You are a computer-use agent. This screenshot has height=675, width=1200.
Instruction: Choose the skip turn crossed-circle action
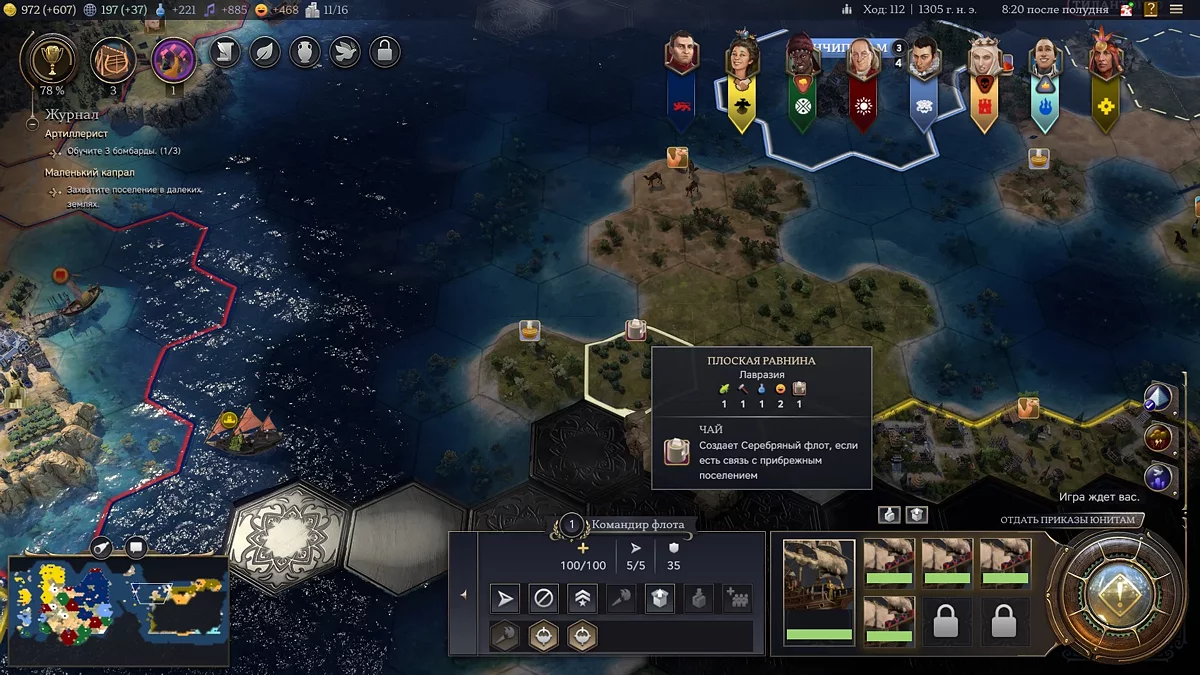(544, 599)
